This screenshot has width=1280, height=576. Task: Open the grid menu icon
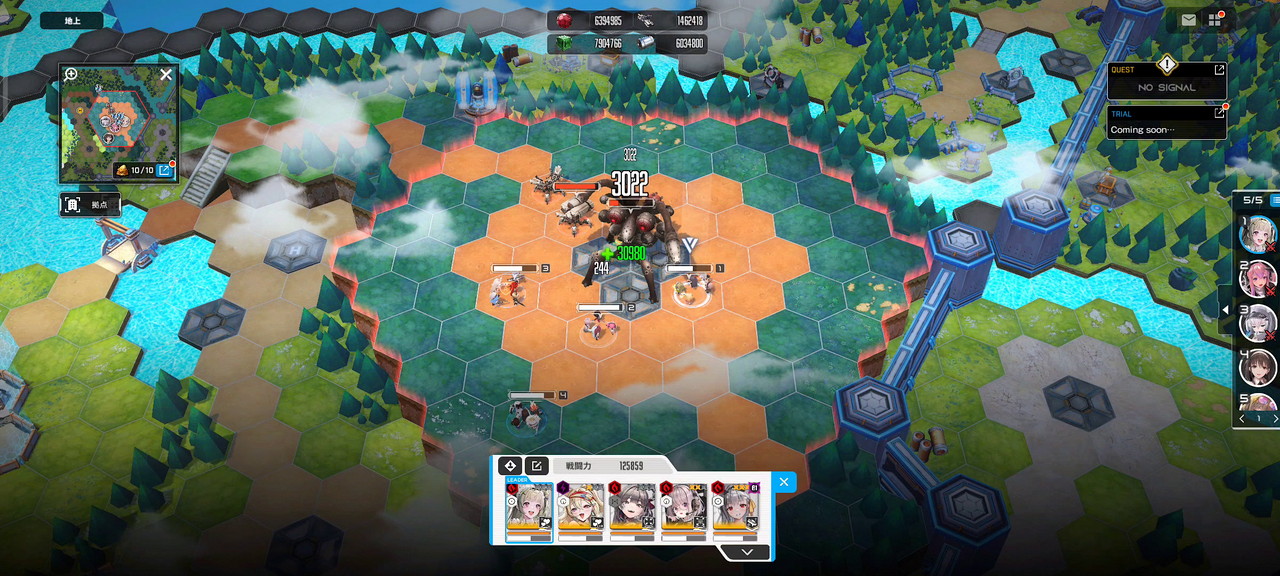[x=1215, y=19]
